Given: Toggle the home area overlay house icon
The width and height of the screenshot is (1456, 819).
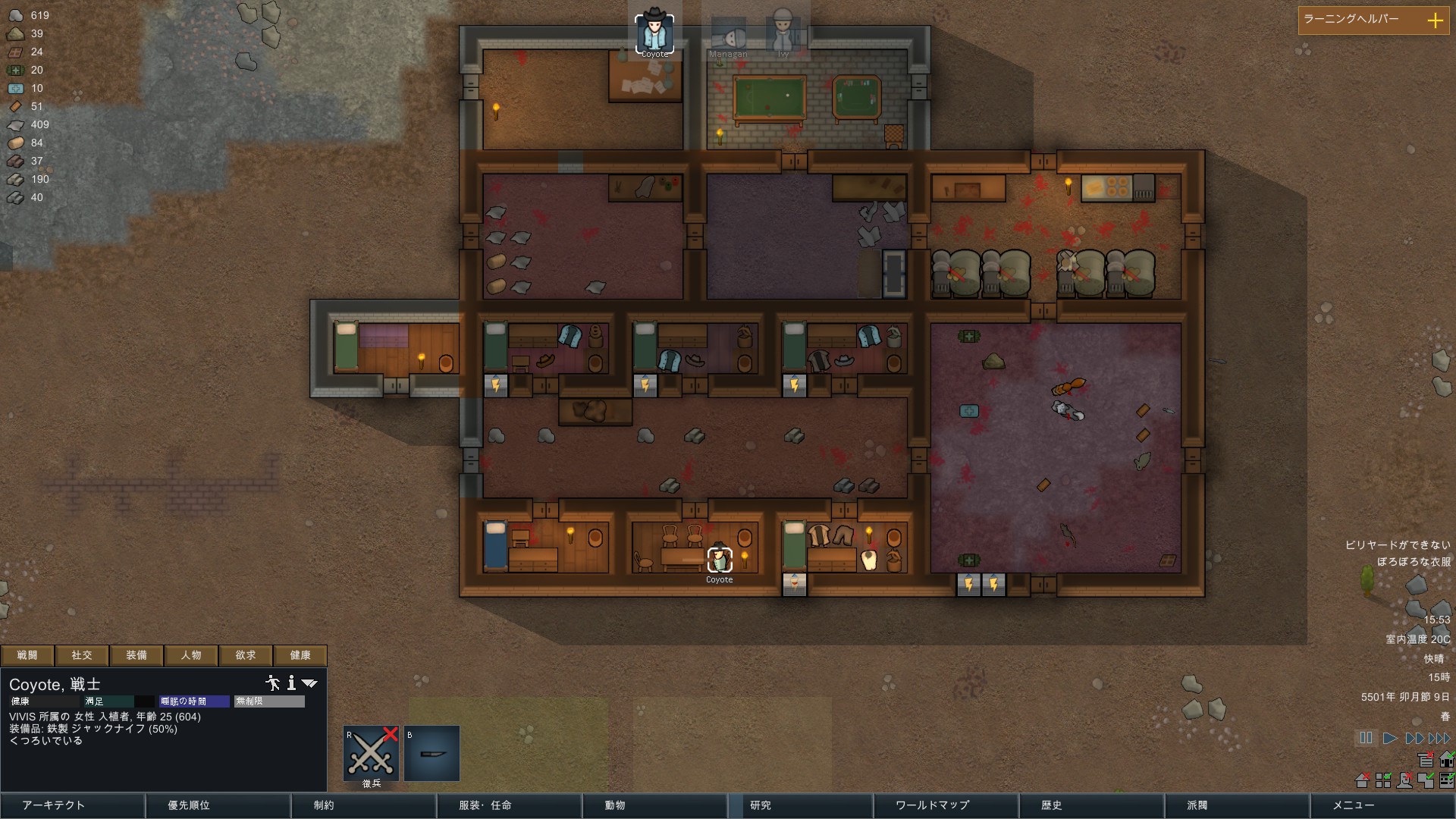Looking at the screenshot, I should [x=1447, y=760].
